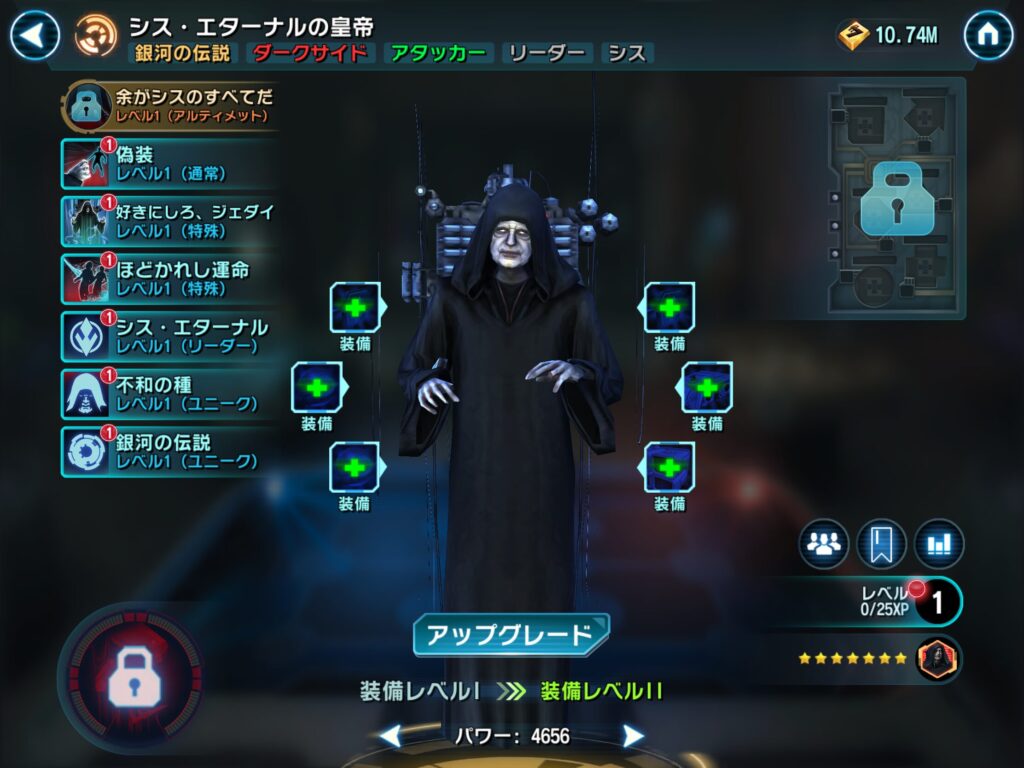
Task: View the locked ultimate ability 余がシスのすべてだ
Action: click(x=170, y=106)
